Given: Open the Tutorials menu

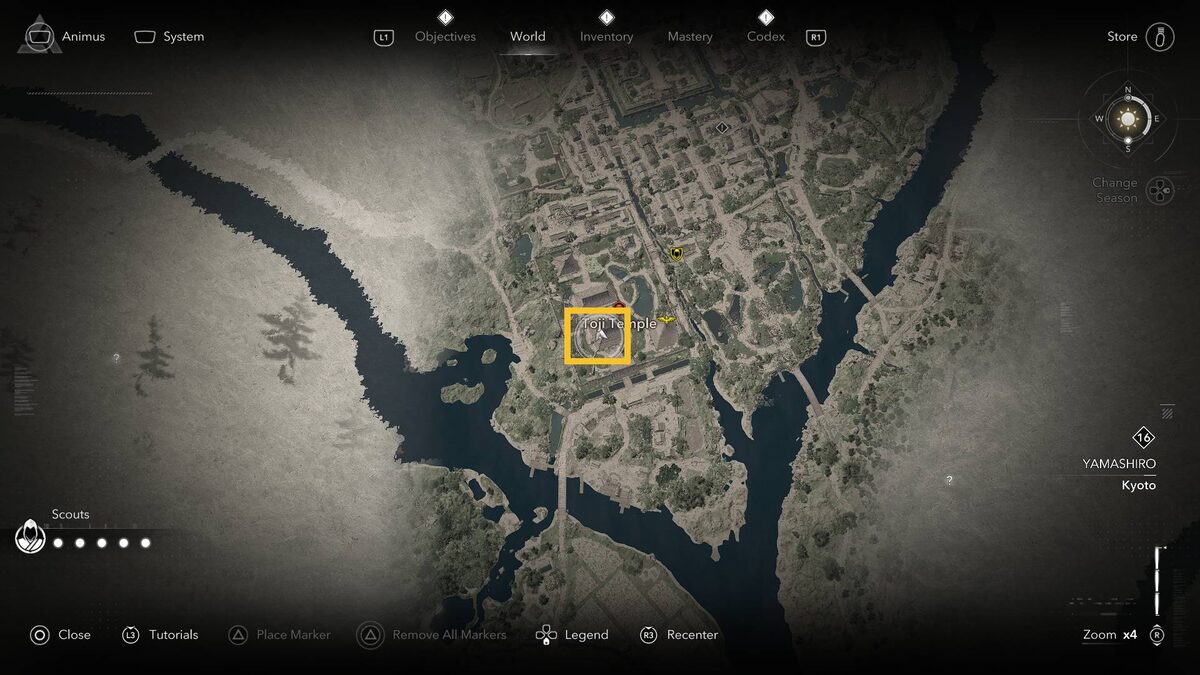Looking at the screenshot, I should [x=161, y=635].
